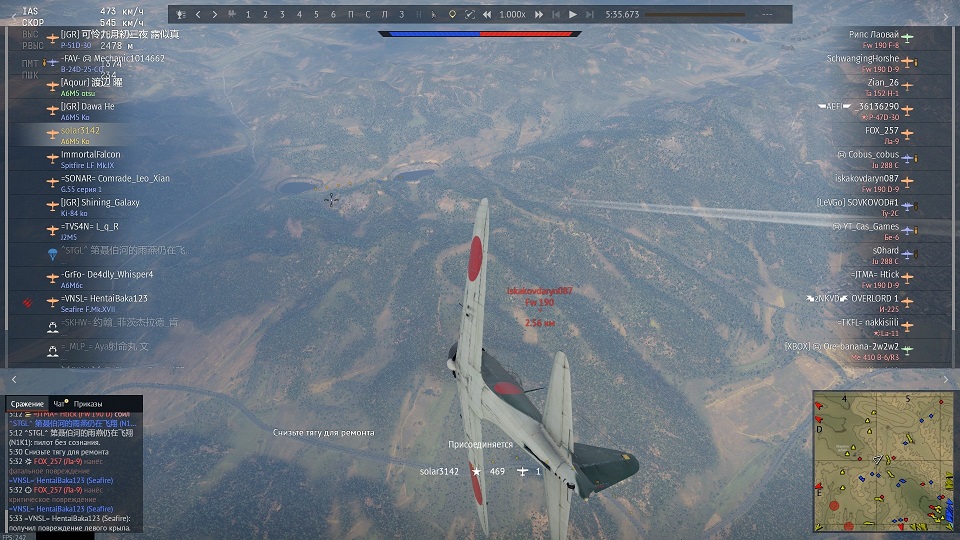Switch to previous player with the left chevron
This screenshot has width=960, height=540.
point(198,14)
